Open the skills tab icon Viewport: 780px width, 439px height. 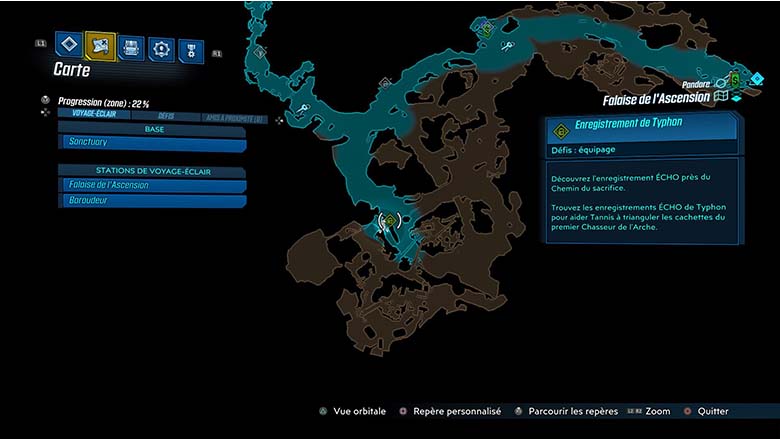pyautogui.click(x=161, y=48)
